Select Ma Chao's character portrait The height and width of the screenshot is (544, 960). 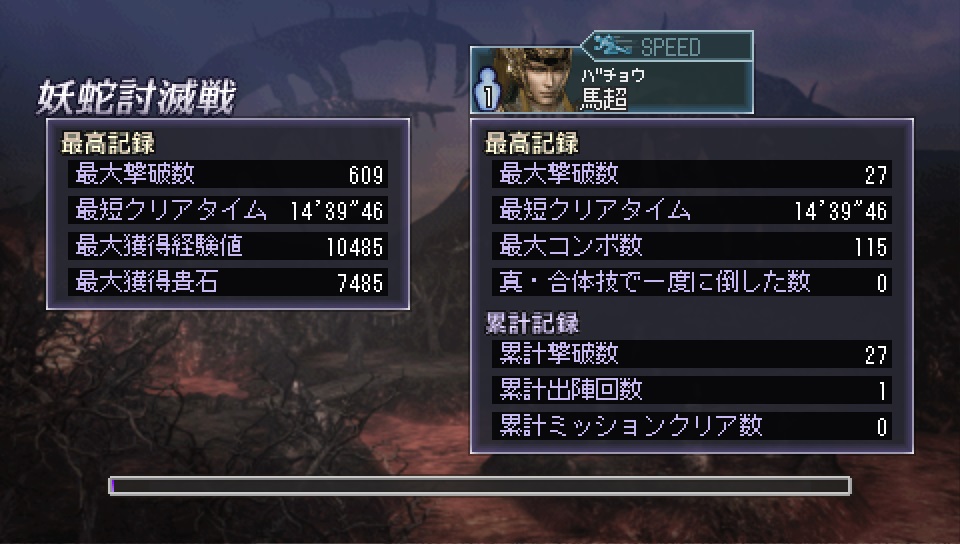(x=534, y=80)
